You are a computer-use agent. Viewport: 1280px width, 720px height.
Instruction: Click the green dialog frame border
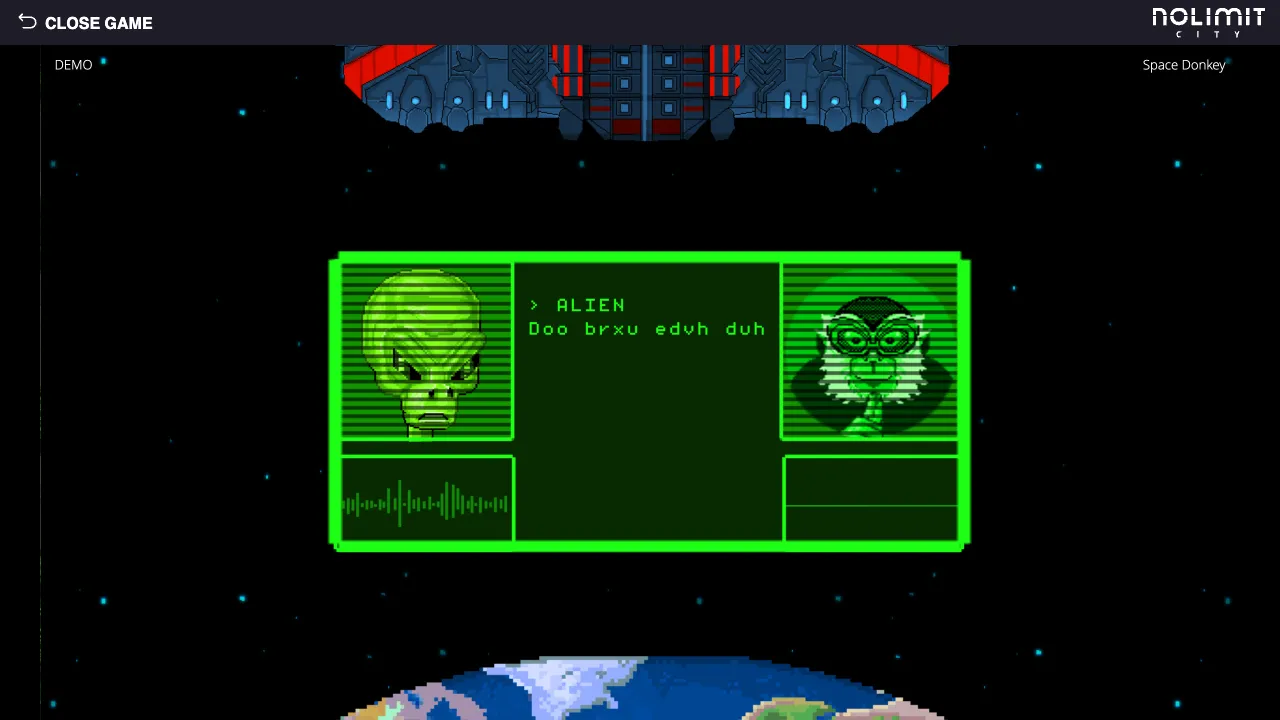648,258
